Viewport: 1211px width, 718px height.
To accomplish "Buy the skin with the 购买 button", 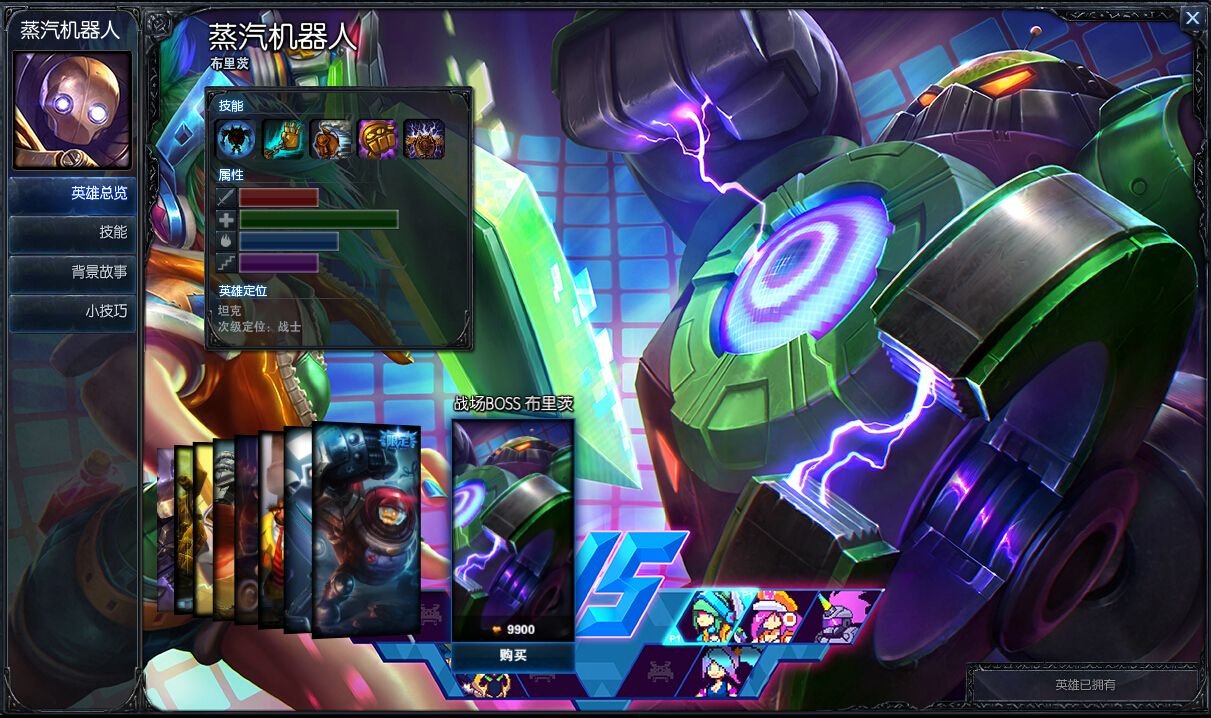I will pos(513,656).
